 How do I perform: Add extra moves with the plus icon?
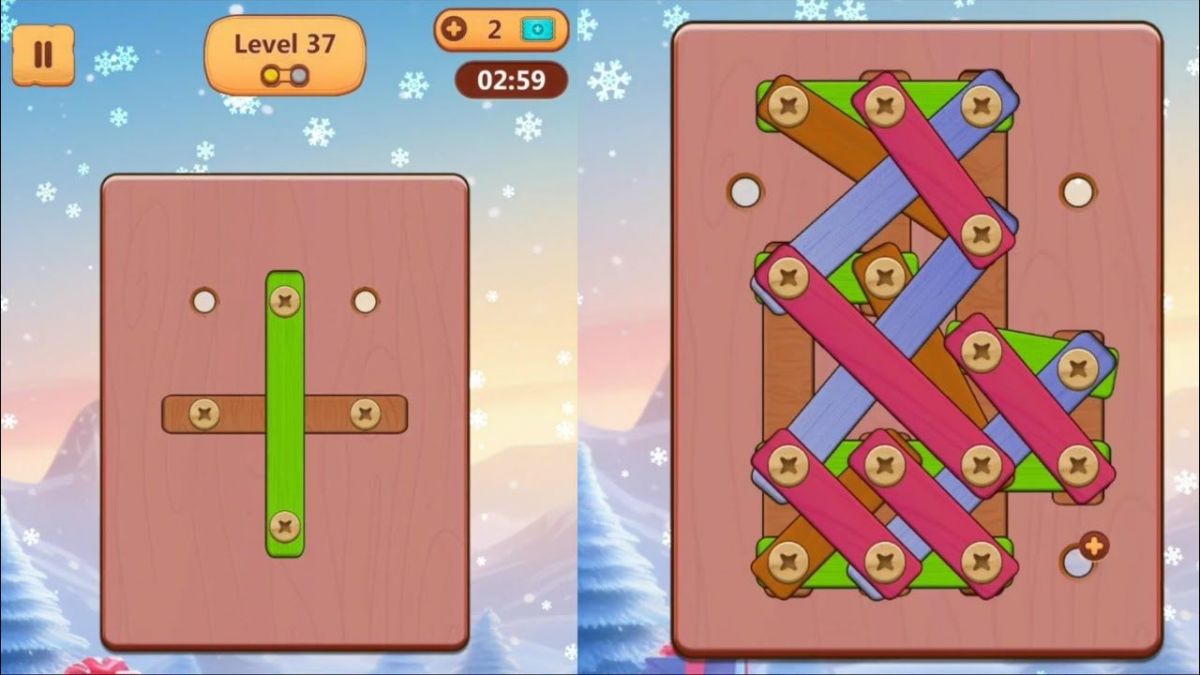454,30
